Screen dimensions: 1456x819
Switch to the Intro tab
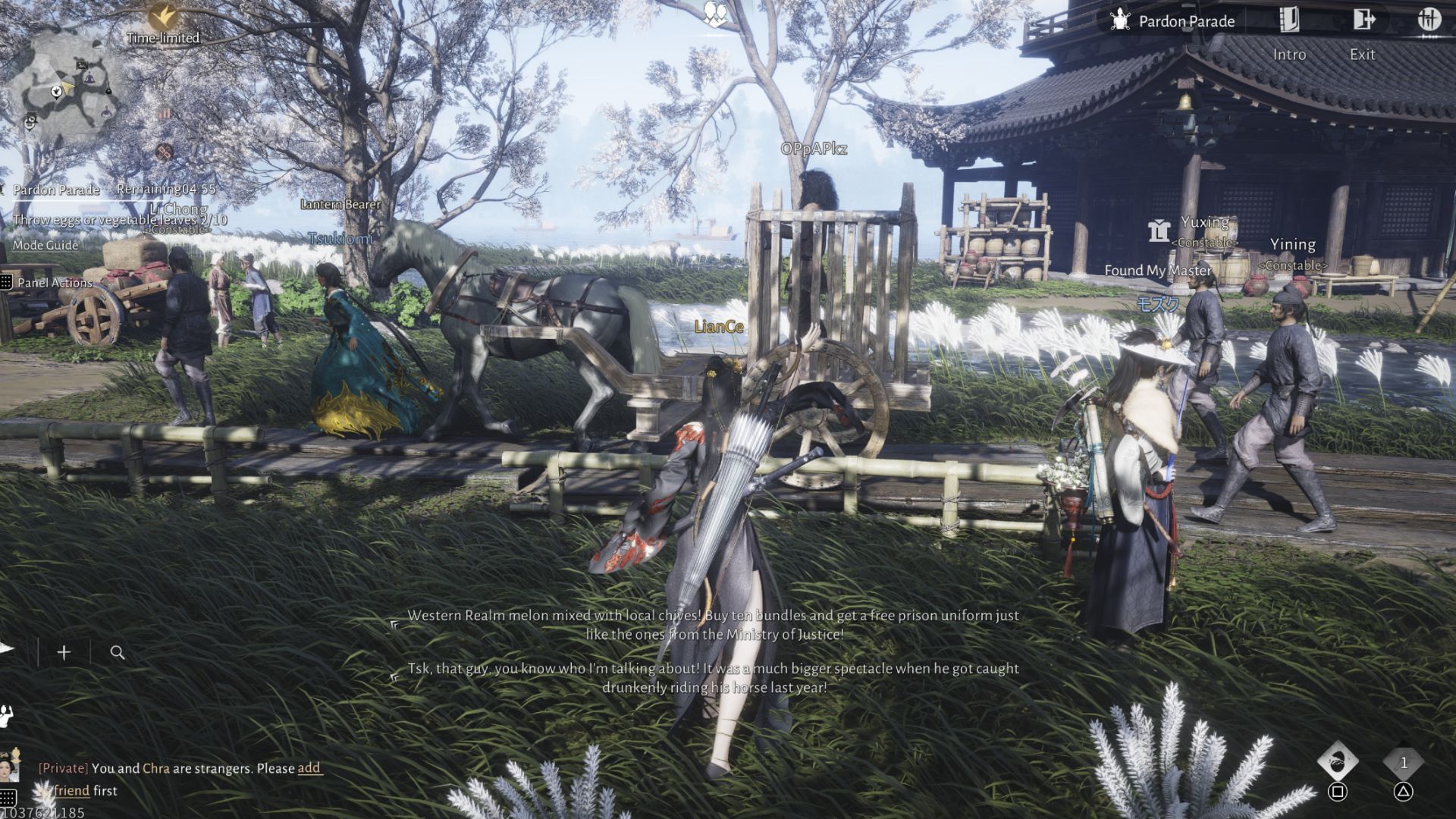(1289, 54)
